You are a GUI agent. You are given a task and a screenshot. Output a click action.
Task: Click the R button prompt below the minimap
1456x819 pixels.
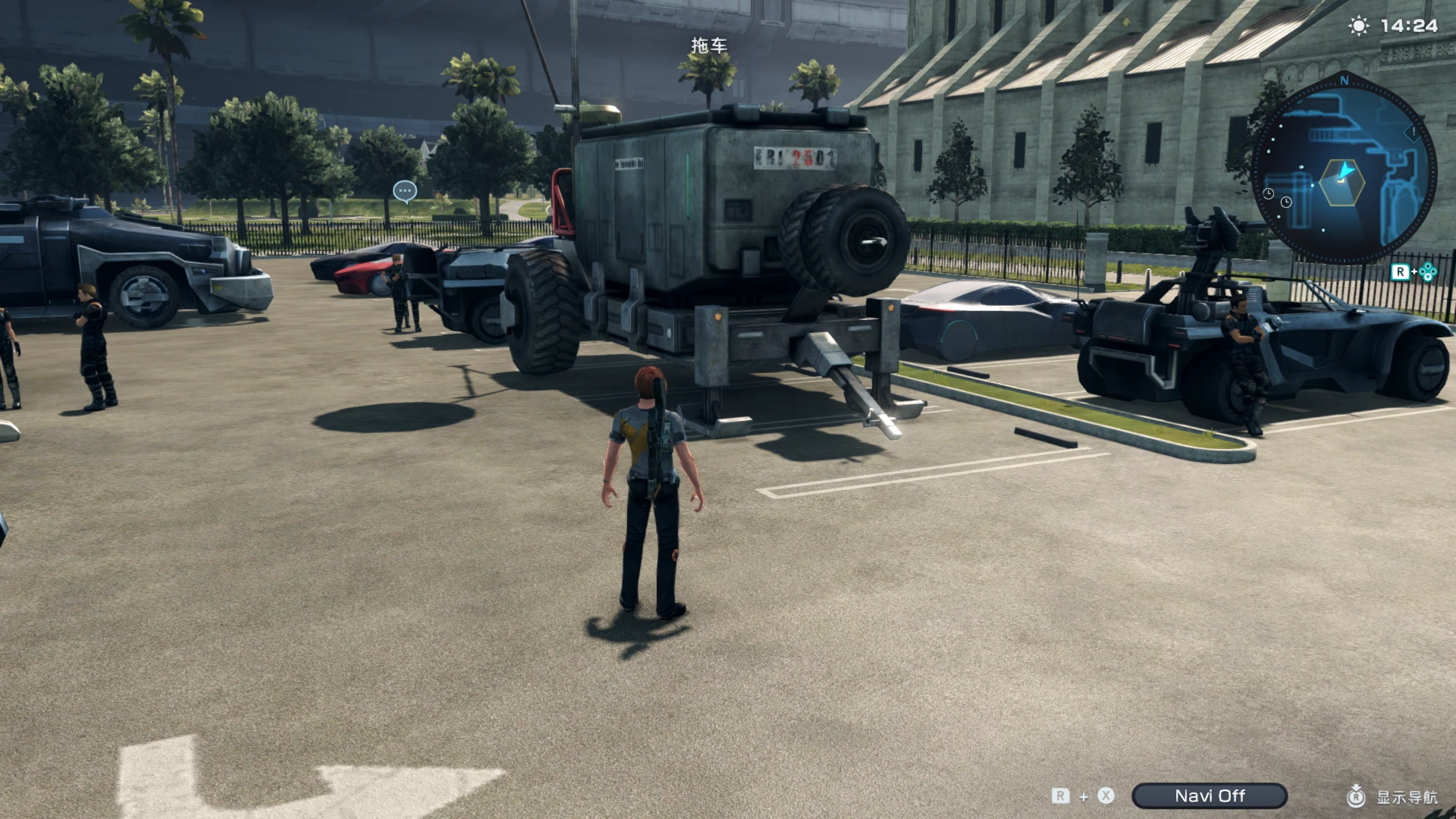tap(1401, 271)
